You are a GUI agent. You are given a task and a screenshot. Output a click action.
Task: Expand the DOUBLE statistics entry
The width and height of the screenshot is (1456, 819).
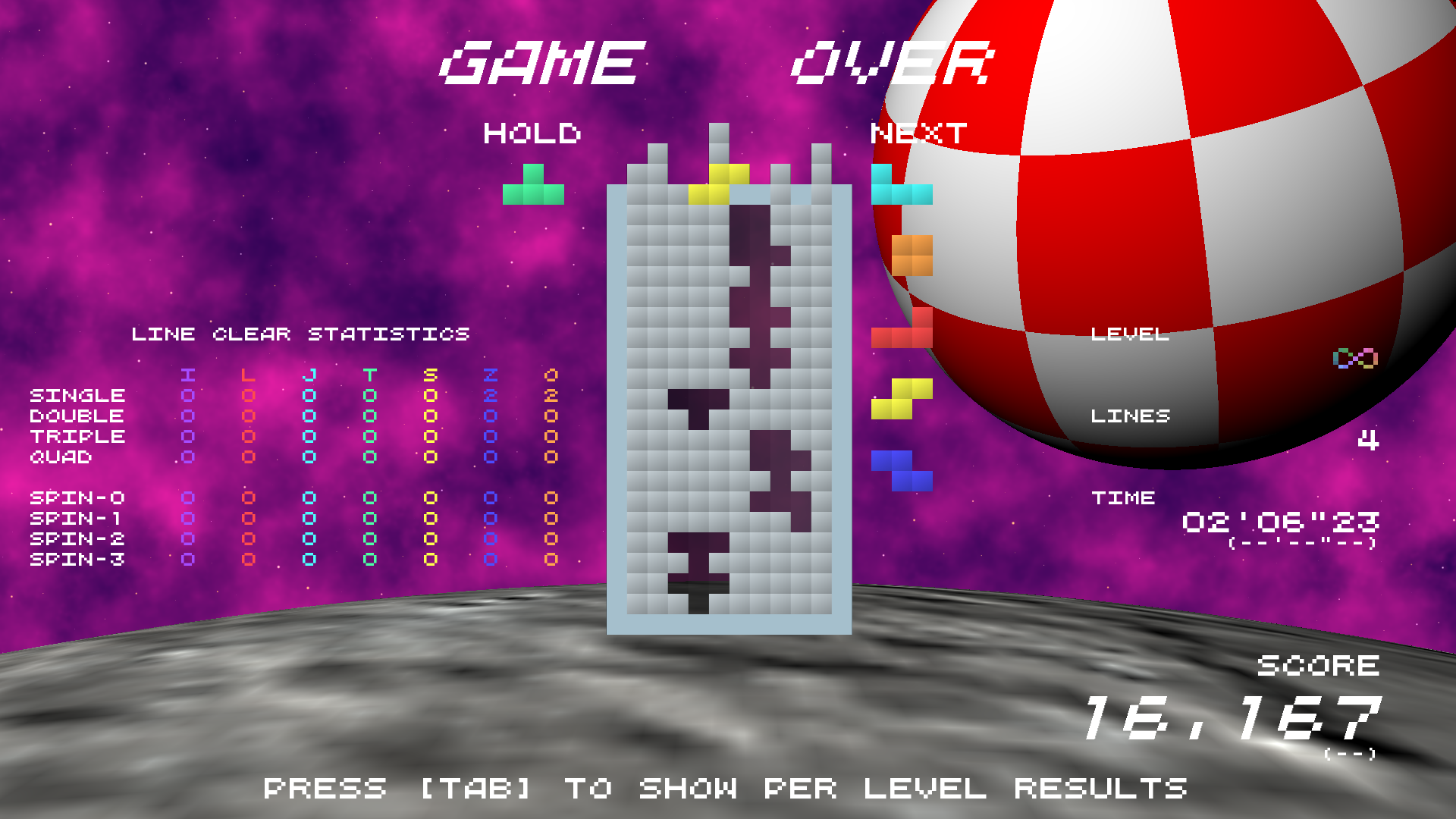[x=76, y=416]
